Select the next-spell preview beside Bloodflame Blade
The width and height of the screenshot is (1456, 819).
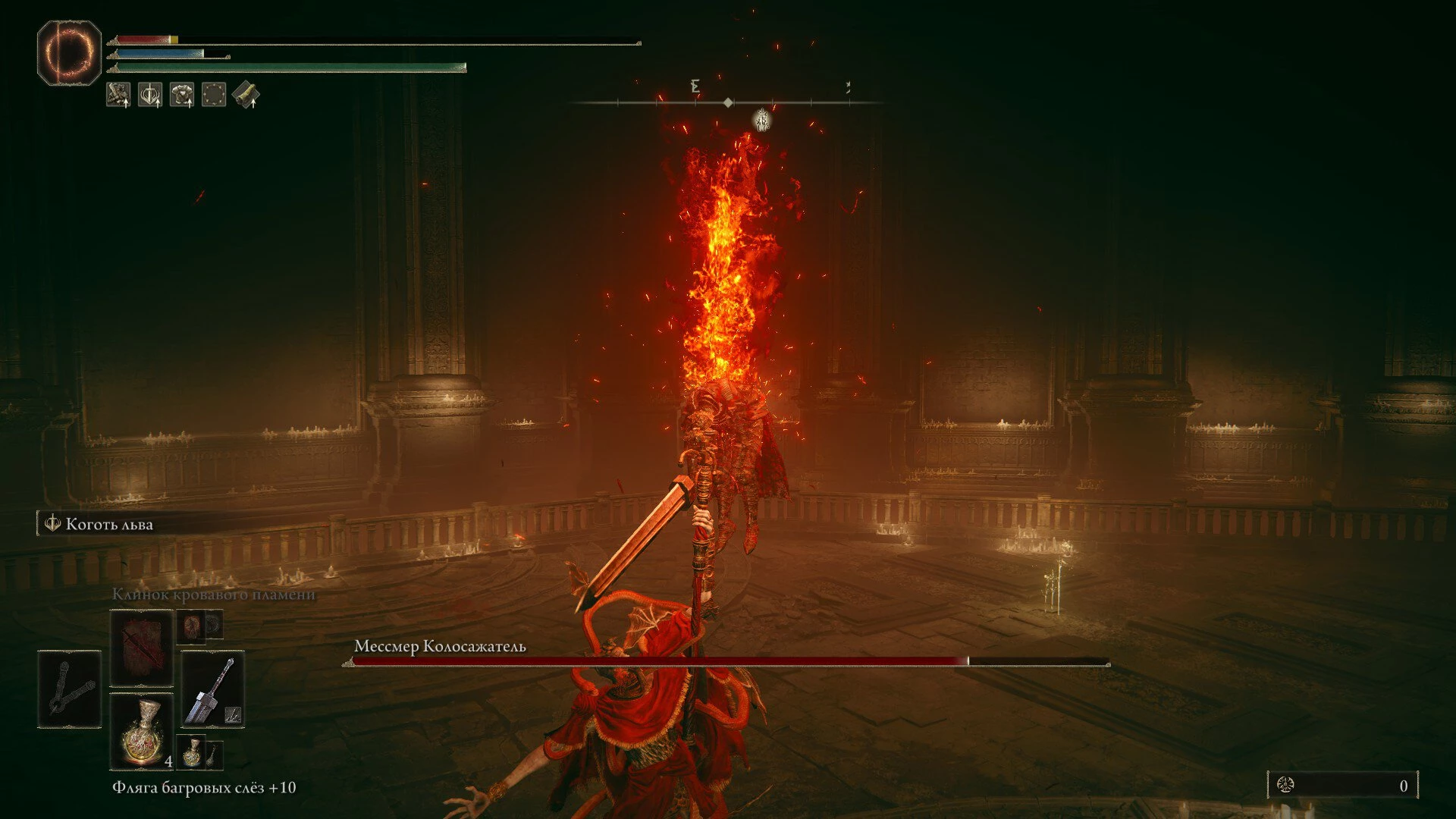pyautogui.click(x=192, y=626)
